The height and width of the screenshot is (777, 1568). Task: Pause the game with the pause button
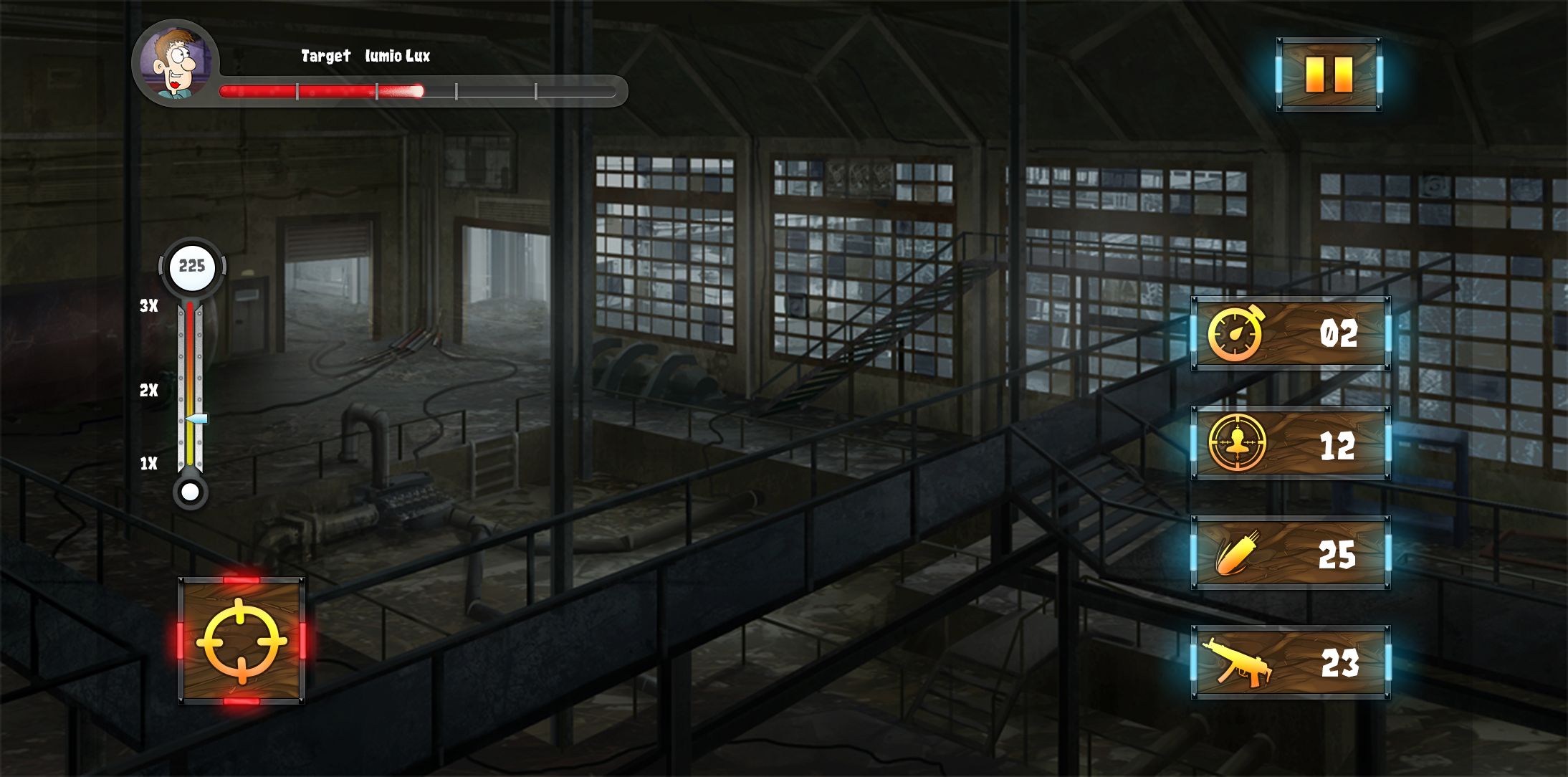click(1329, 74)
